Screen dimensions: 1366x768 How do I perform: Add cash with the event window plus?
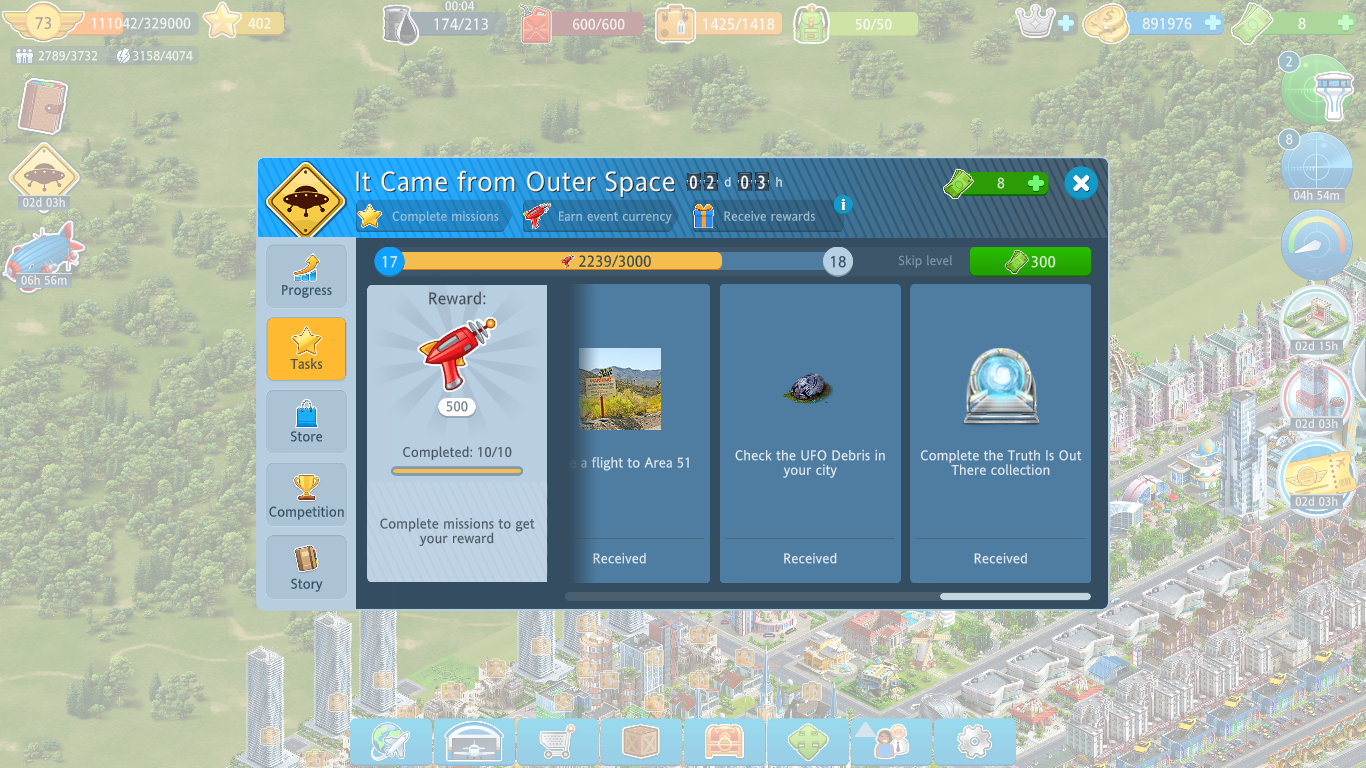pyautogui.click(x=1036, y=183)
